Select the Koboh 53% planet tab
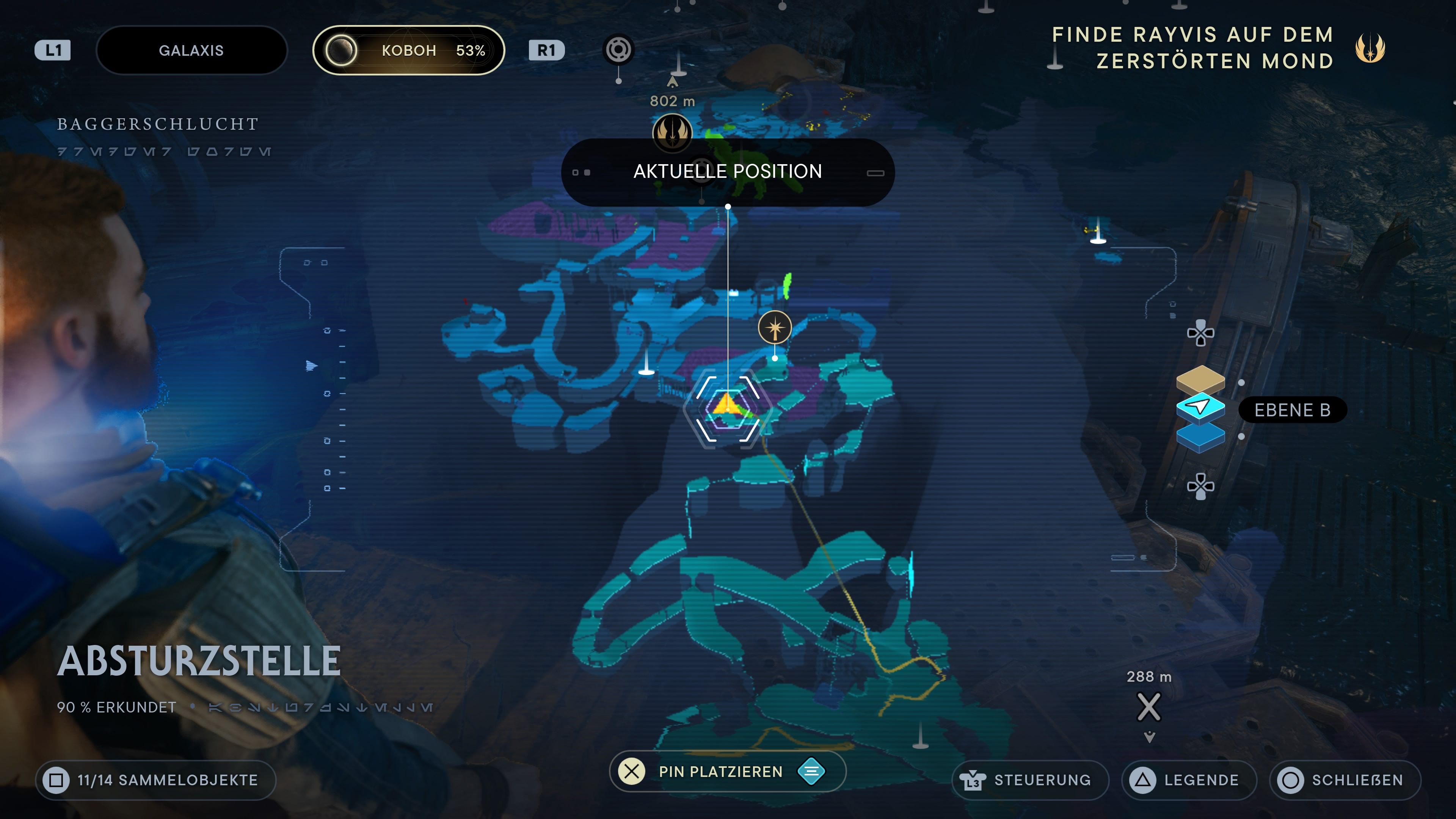 click(x=409, y=50)
